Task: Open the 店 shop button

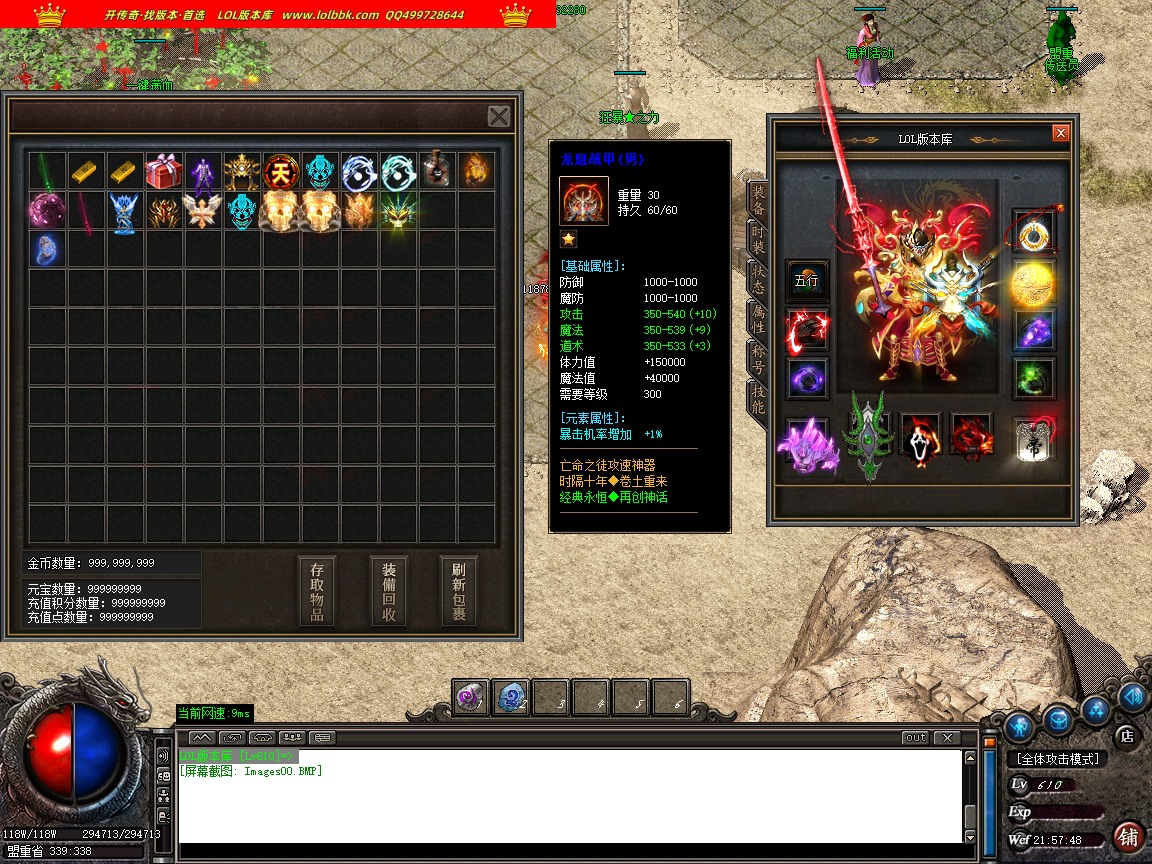Action: point(1127,735)
